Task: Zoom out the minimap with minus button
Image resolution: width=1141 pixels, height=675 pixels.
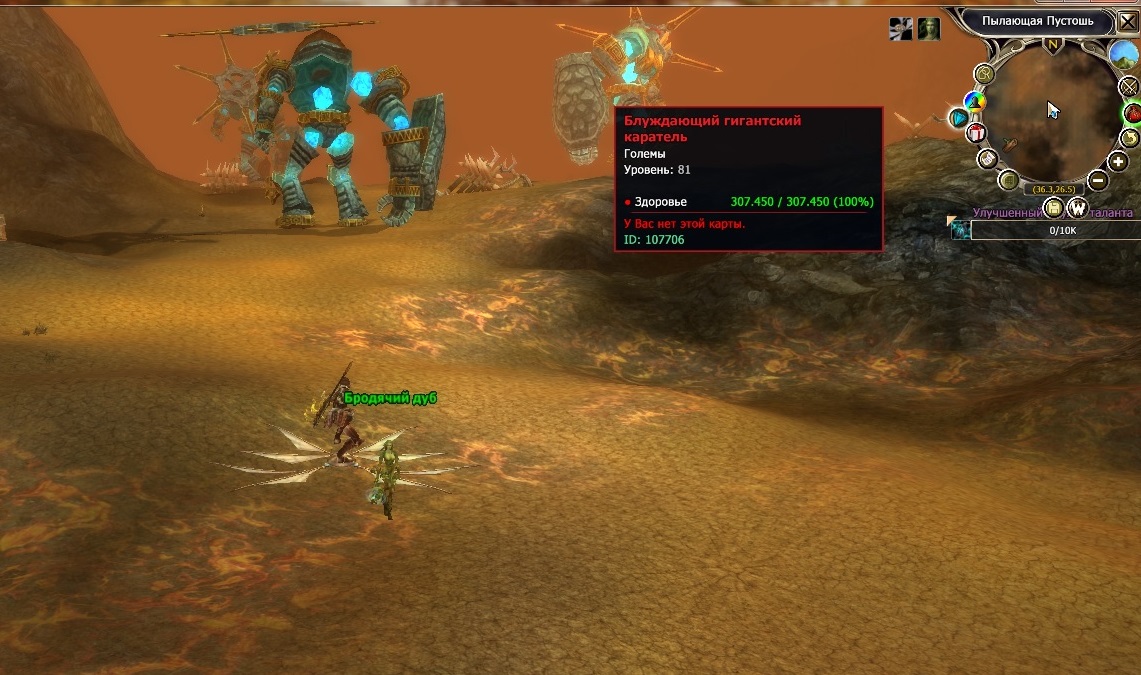Action: [x=1097, y=181]
